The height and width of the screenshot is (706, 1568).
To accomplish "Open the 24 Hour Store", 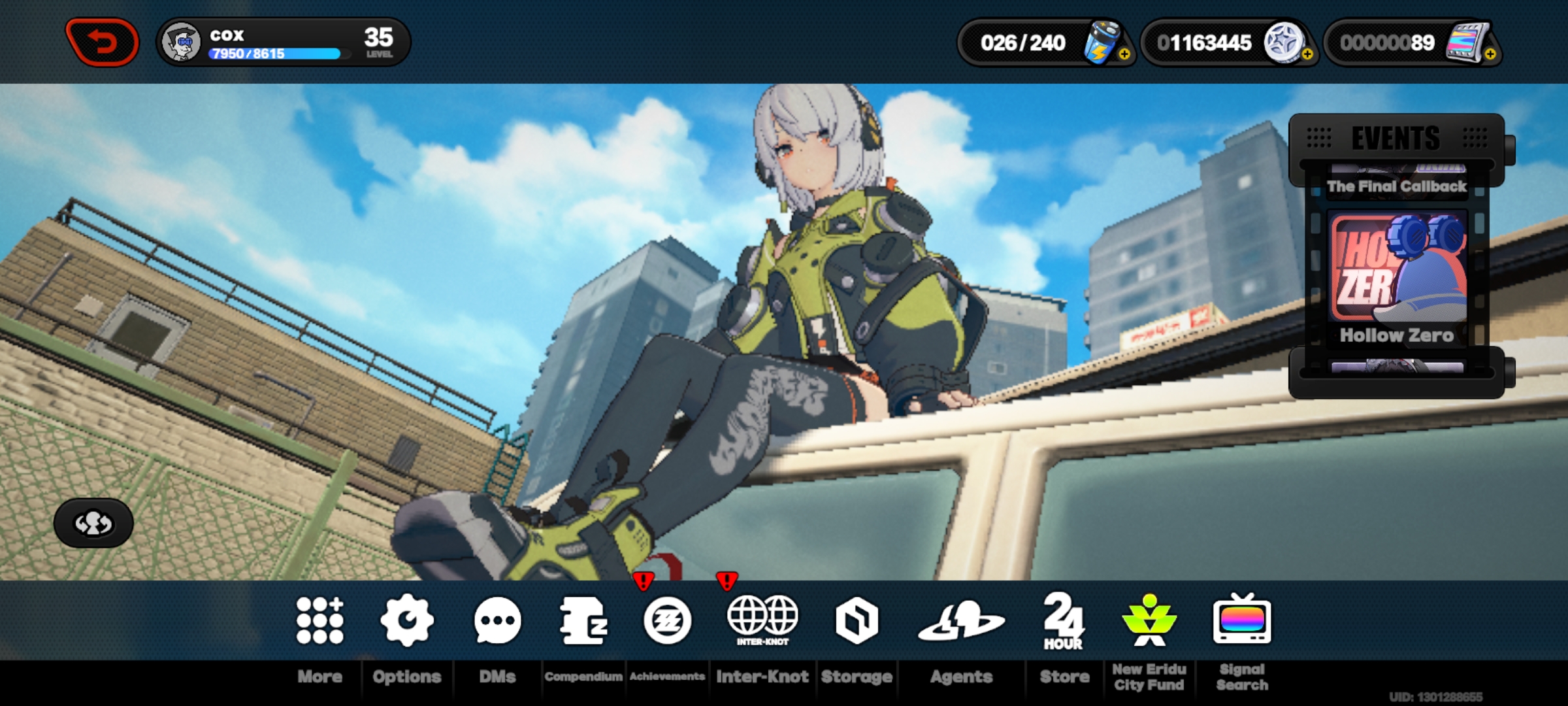I will click(x=1062, y=622).
